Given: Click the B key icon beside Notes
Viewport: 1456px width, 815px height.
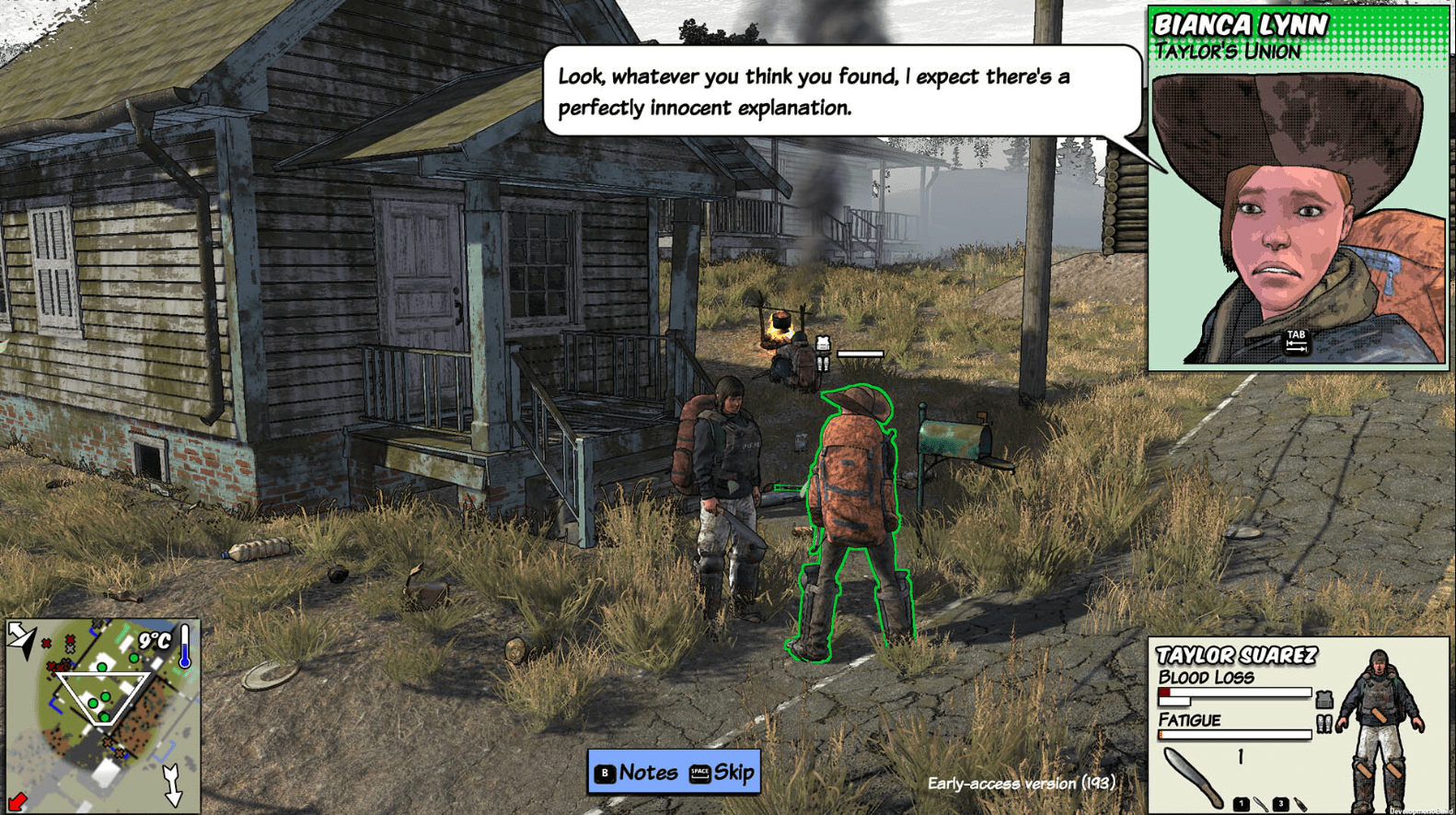Looking at the screenshot, I should click(607, 774).
